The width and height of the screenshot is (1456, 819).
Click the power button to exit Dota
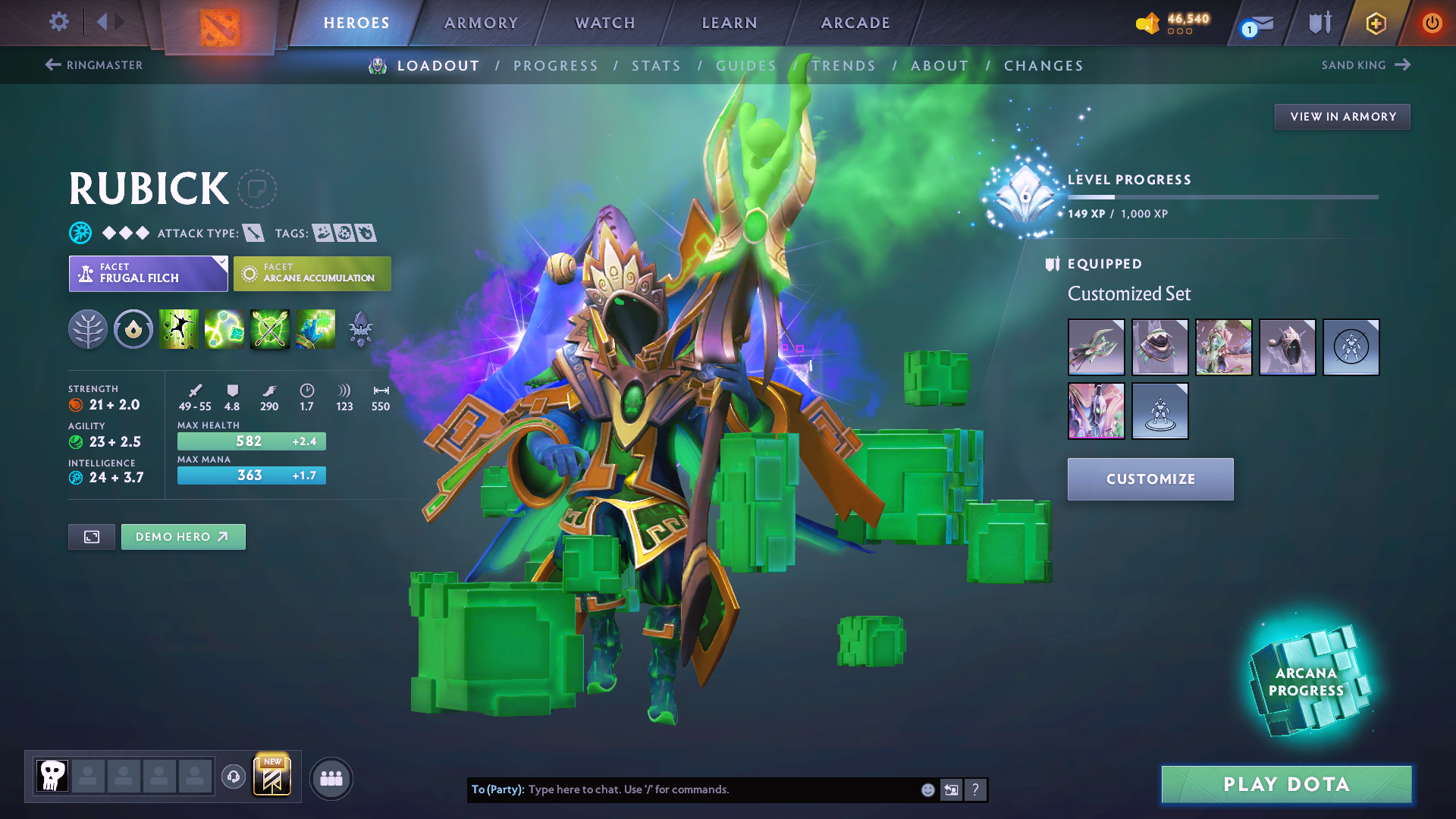(1432, 23)
